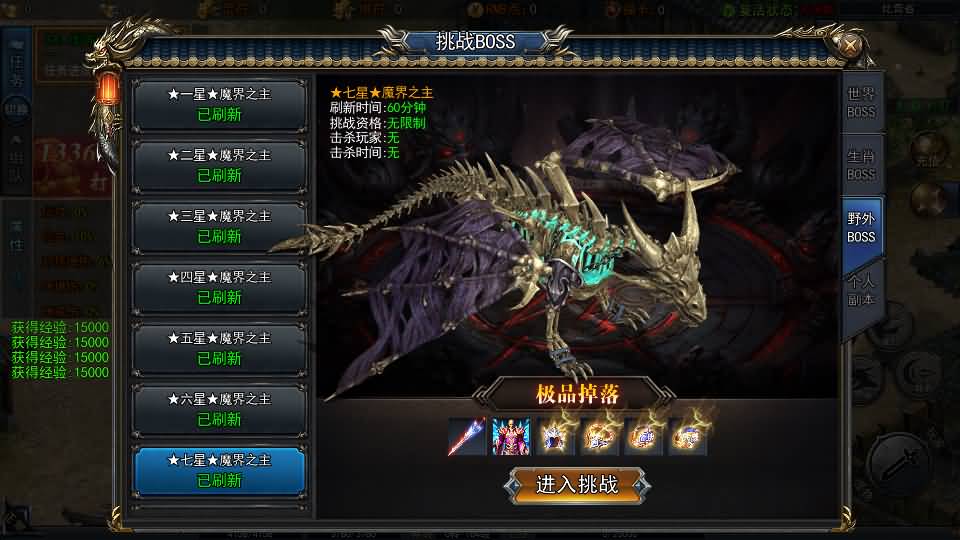Open the 个人副本 tab
960x540 pixels.
pyautogui.click(x=861, y=290)
